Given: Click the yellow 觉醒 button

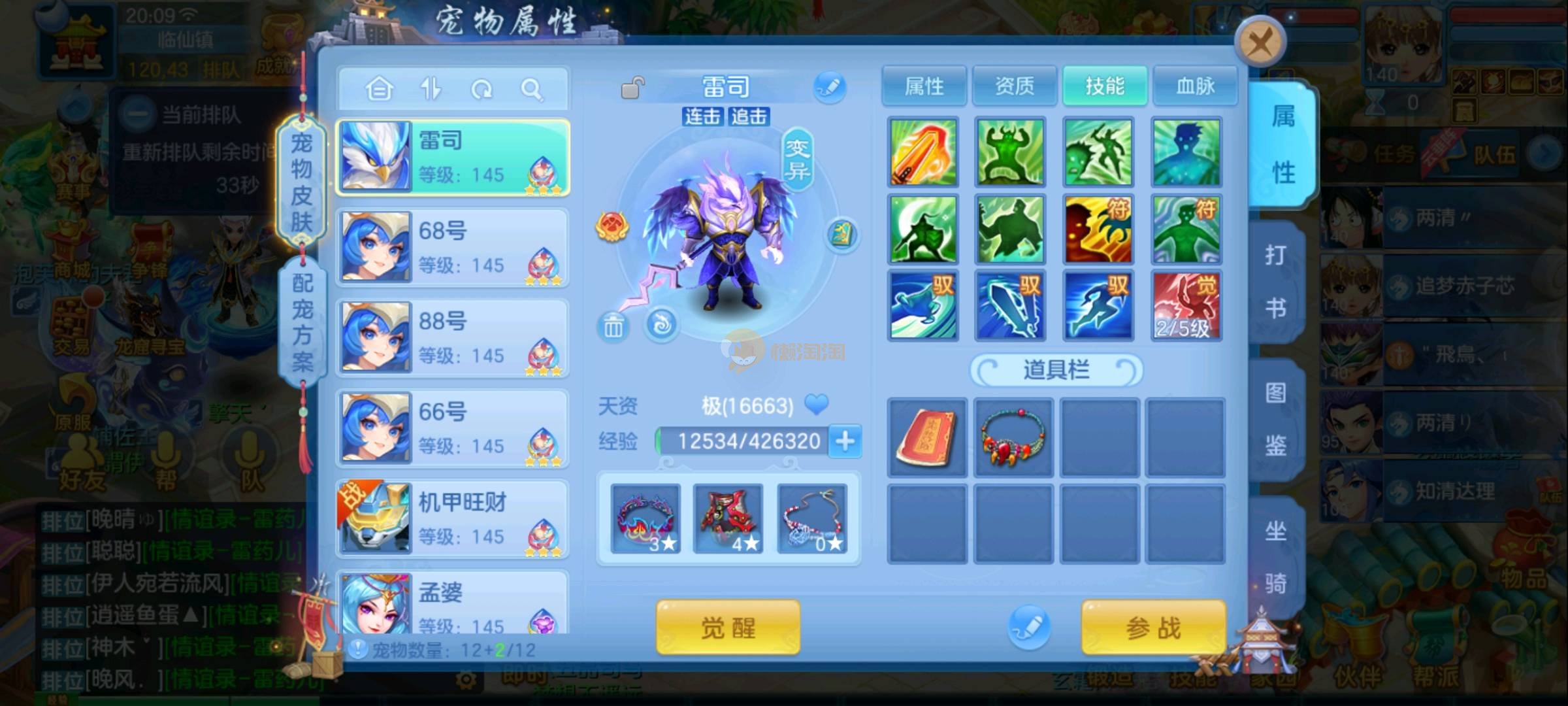Looking at the screenshot, I should click(728, 628).
